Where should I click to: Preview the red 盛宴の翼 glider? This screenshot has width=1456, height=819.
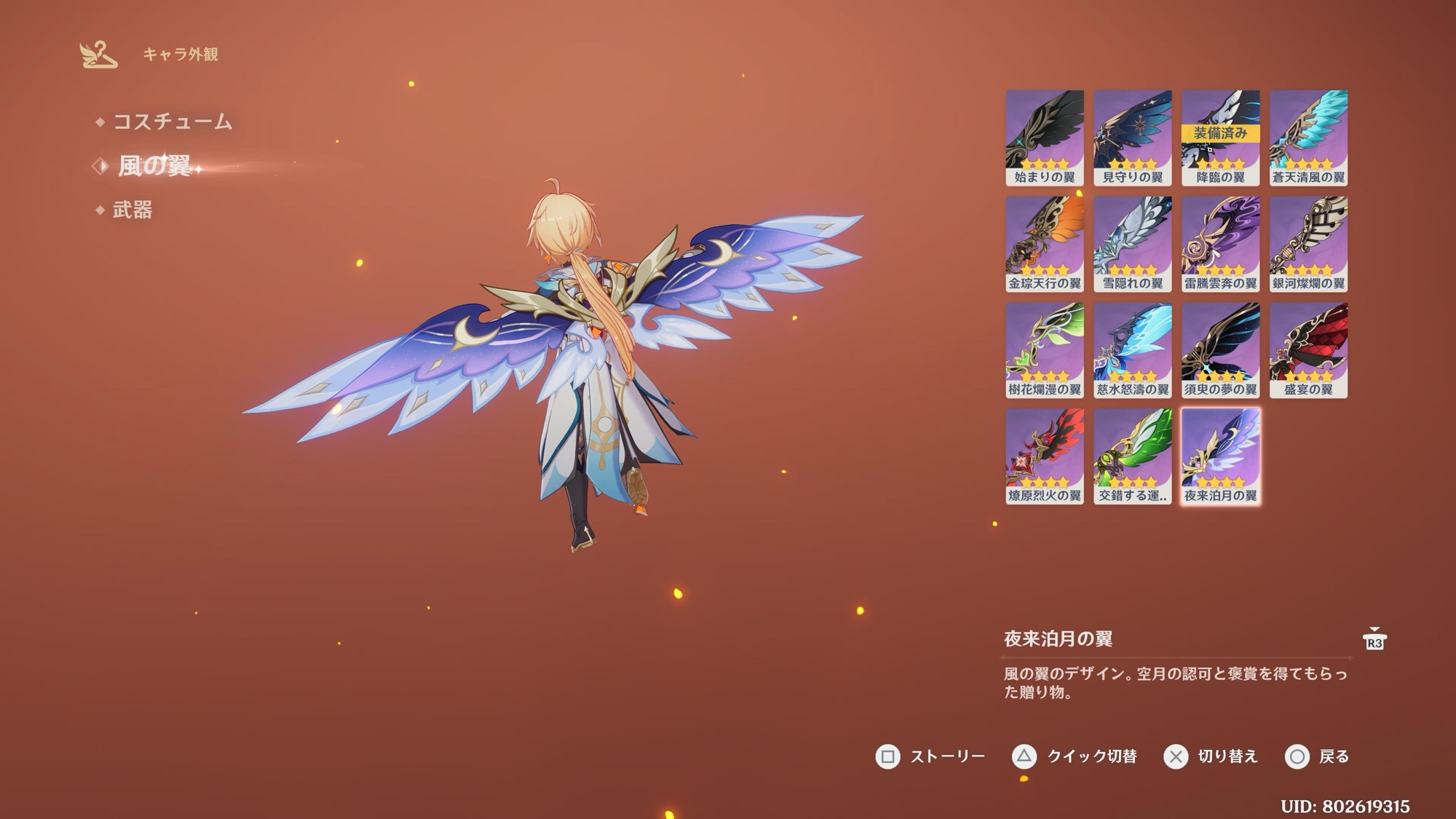1308,350
